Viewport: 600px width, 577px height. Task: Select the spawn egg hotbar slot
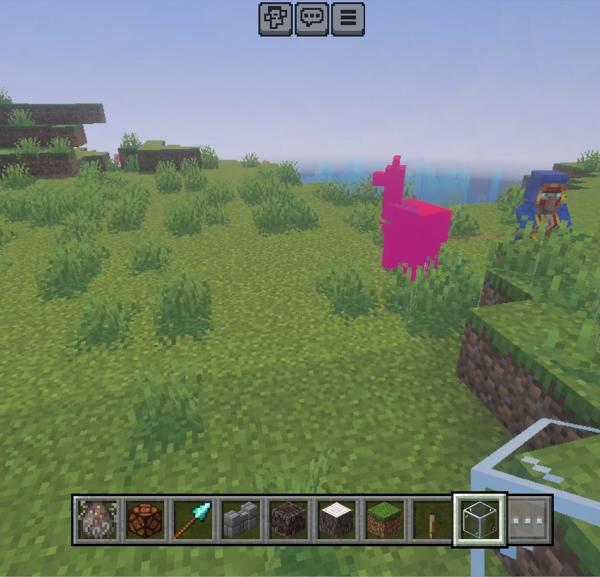coord(97,520)
